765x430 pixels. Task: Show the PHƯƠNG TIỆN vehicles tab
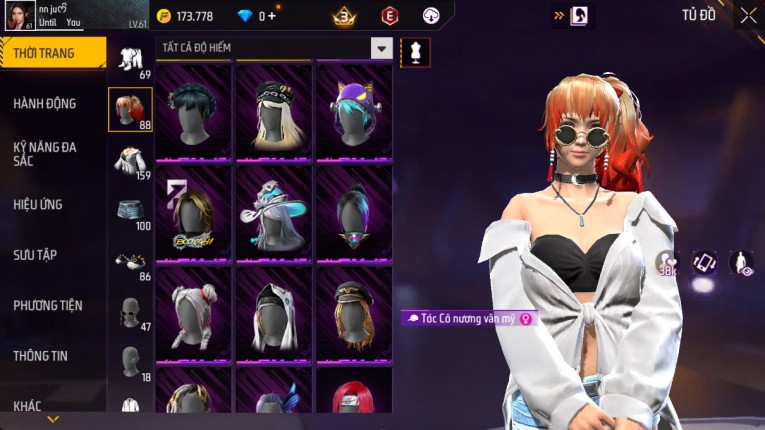(48, 305)
